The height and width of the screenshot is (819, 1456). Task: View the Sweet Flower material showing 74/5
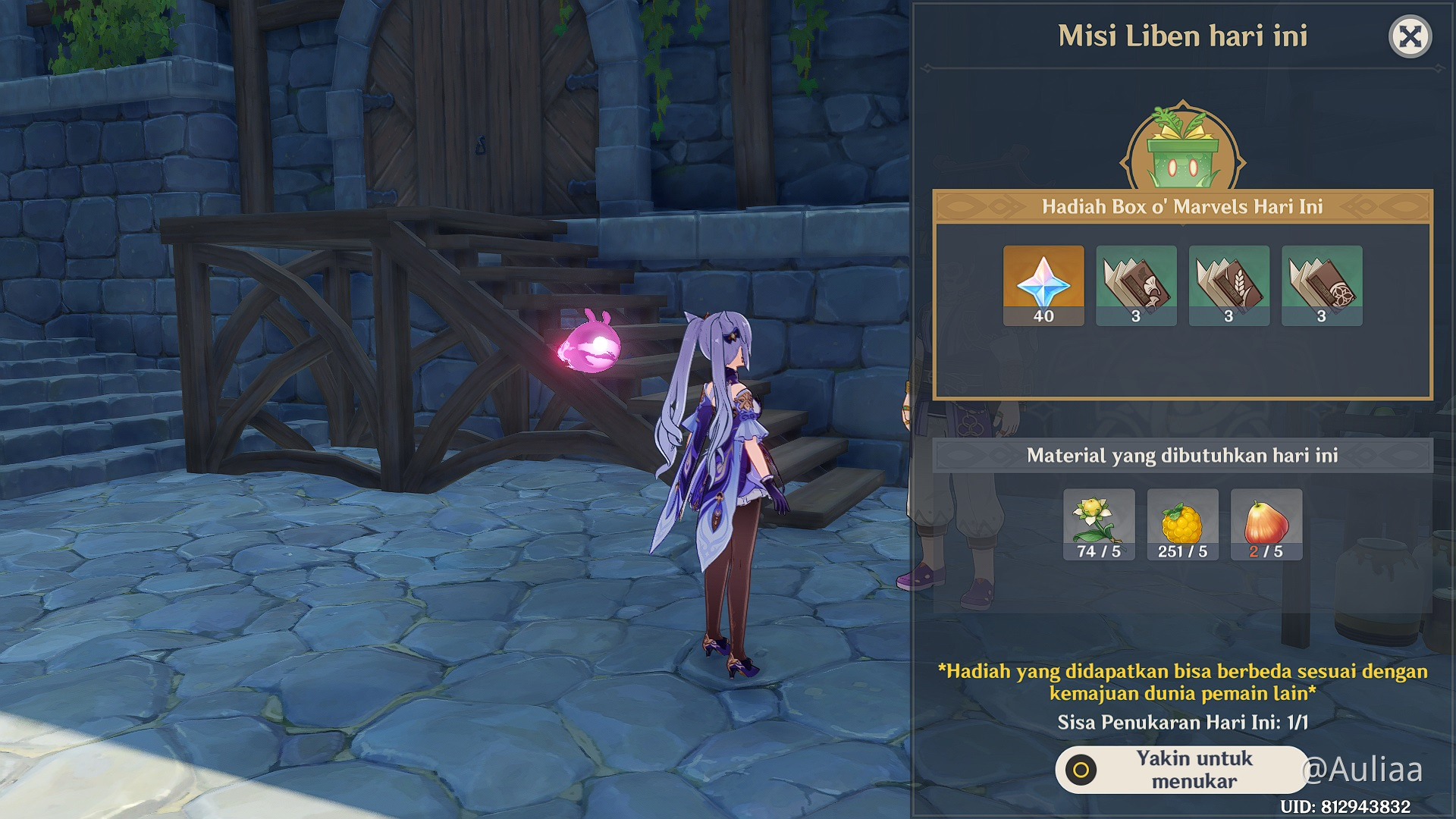pos(1099,524)
